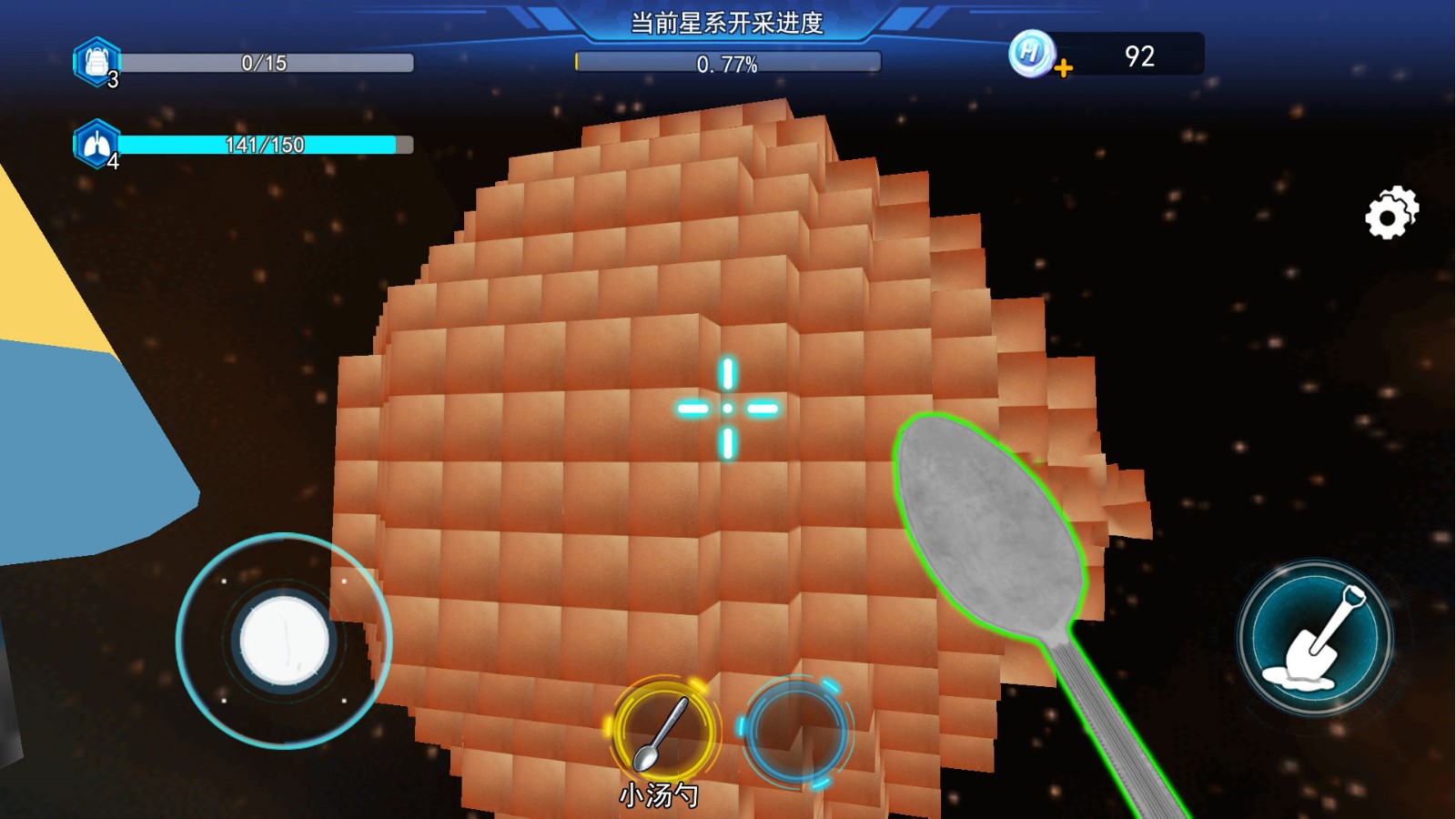Click the backpack level number 3

coord(111,76)
